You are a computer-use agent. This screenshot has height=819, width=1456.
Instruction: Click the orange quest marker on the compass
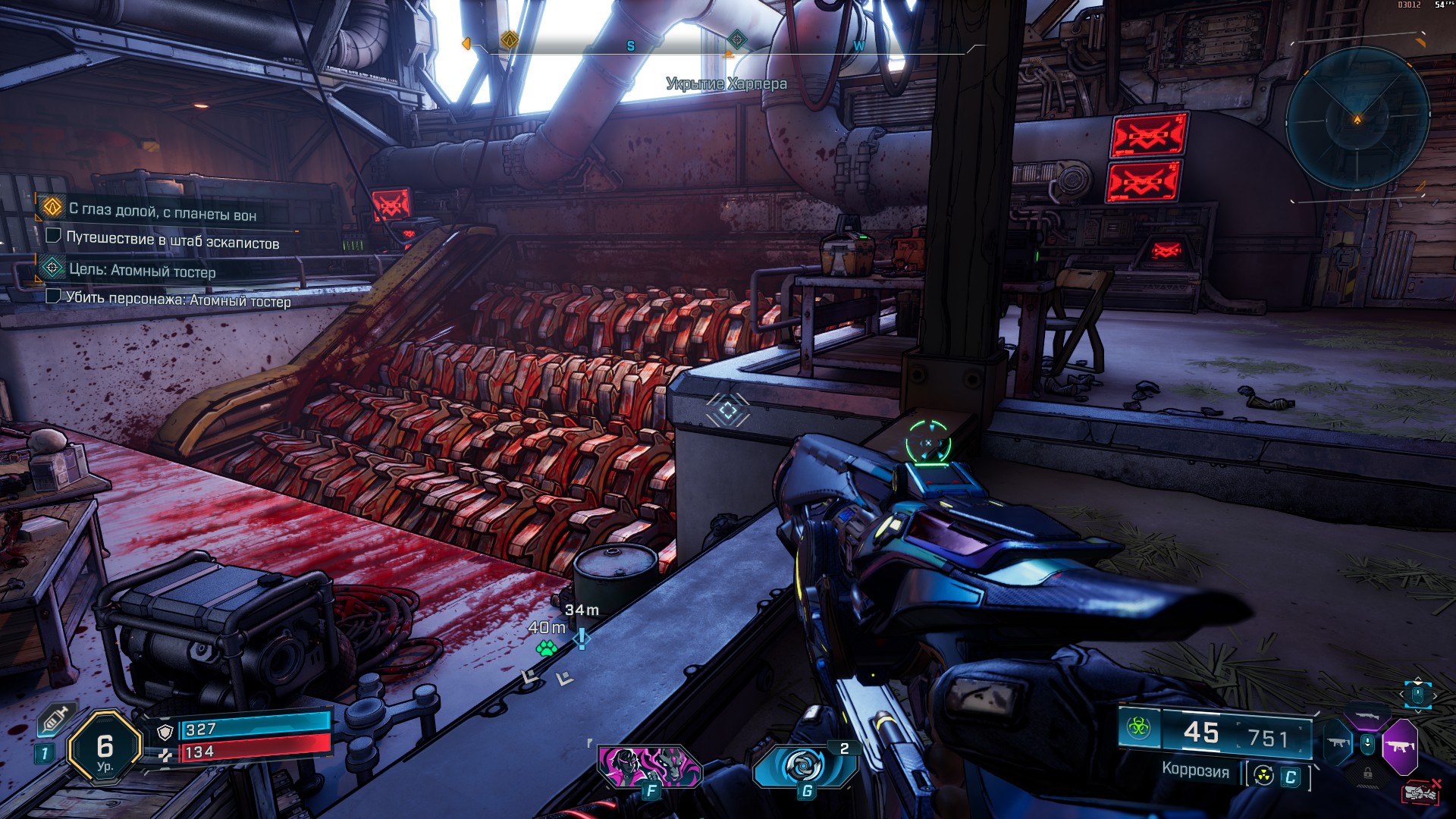[x=510, y=39]
